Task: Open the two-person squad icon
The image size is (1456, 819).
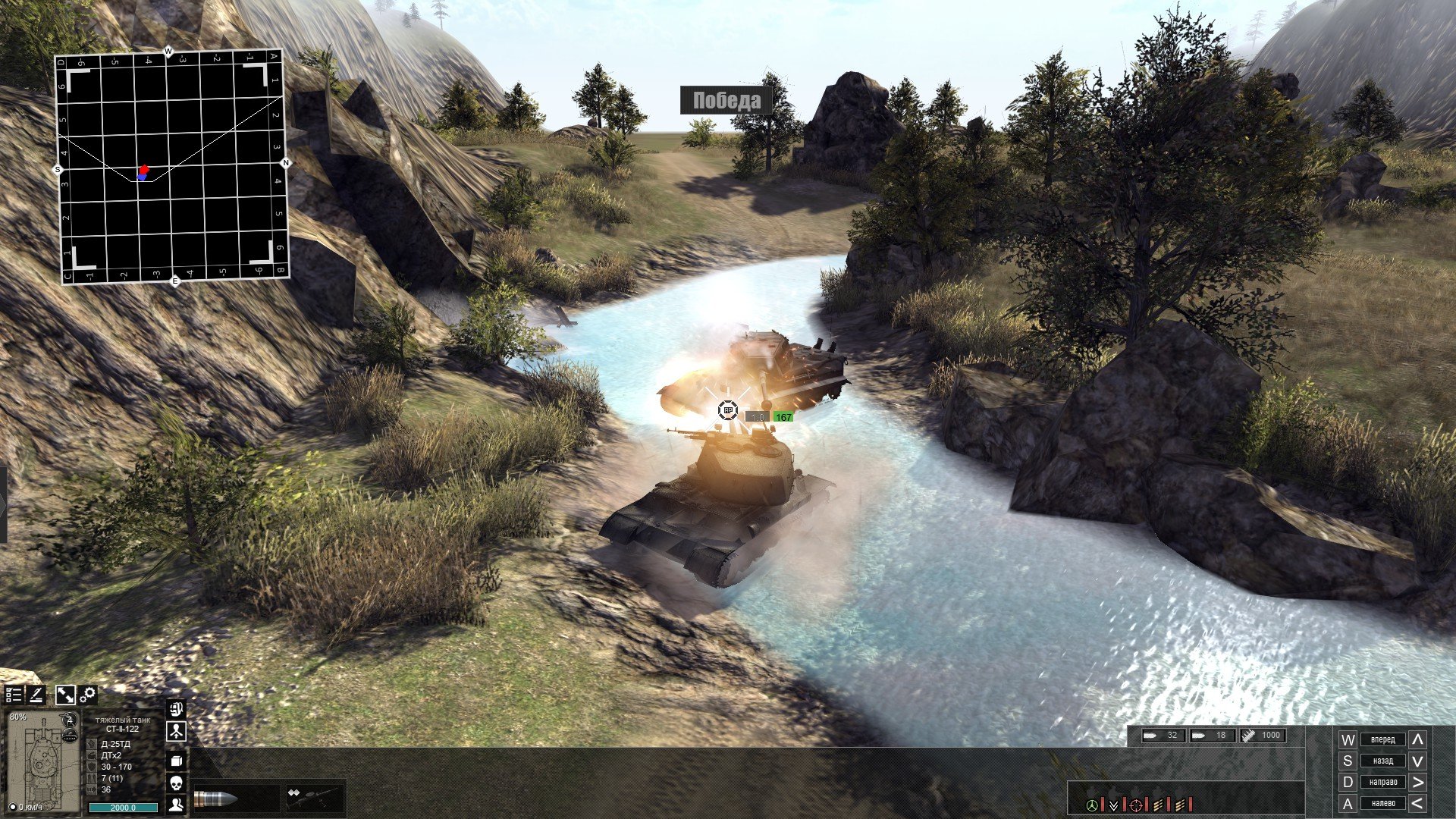Action: (x=176, y=804)
